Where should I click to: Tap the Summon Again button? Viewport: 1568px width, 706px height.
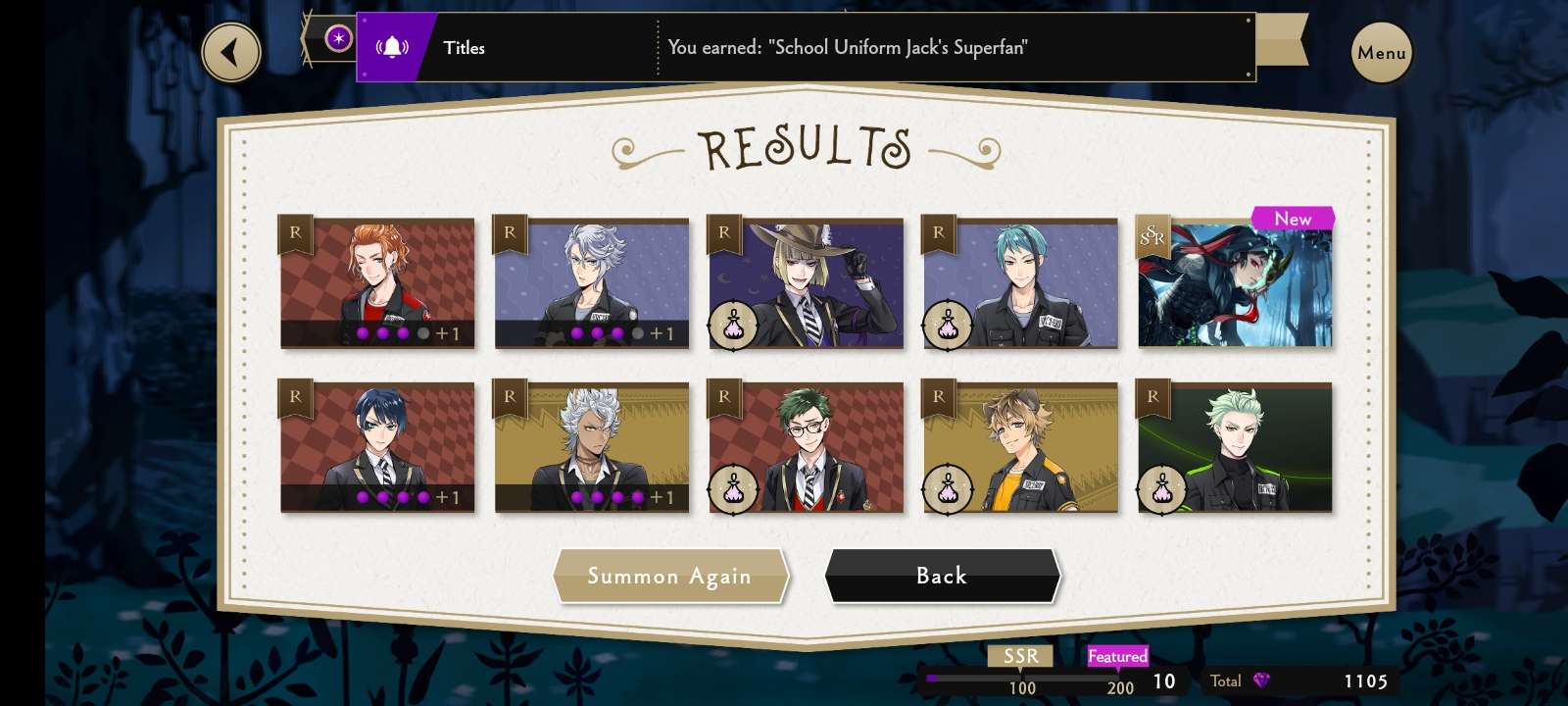pos(670,576)
